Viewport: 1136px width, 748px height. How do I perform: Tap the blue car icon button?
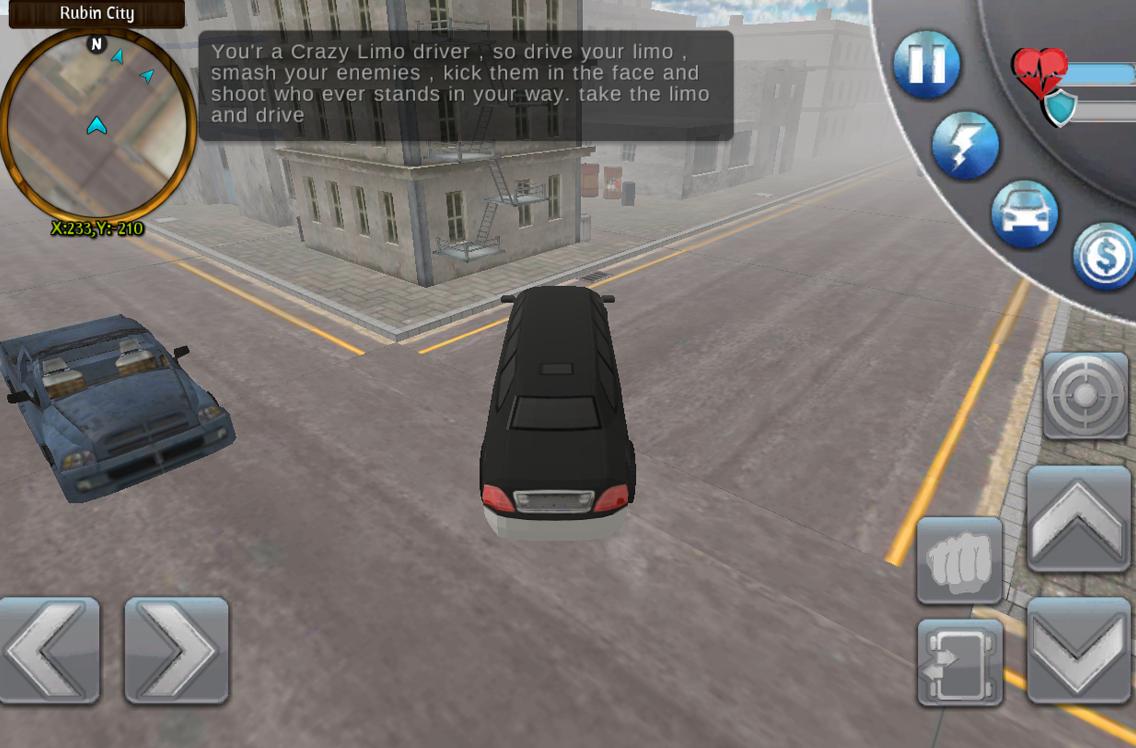pos(1025,214)
